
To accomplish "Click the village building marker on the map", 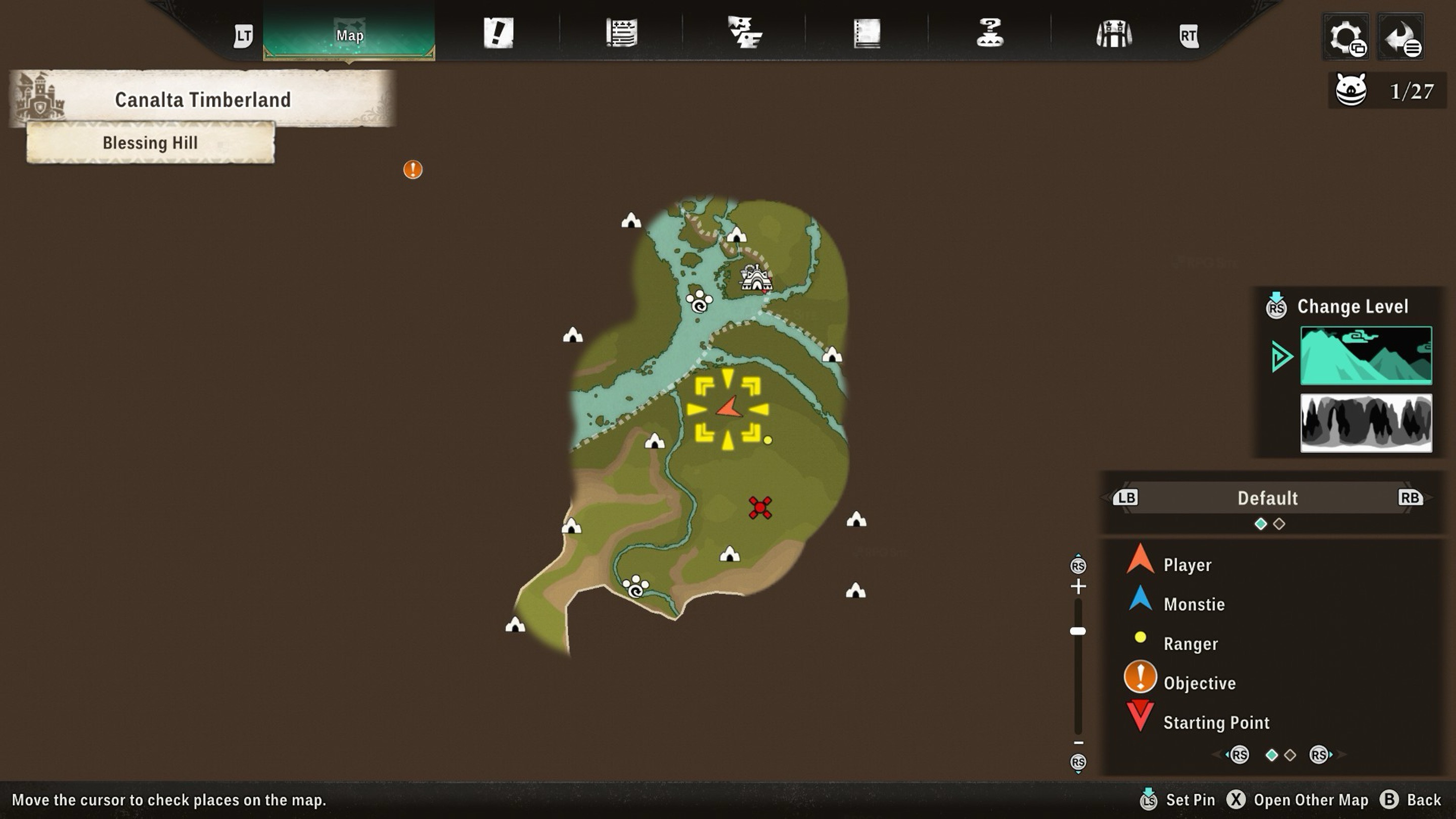I will [x=756, y=278].
